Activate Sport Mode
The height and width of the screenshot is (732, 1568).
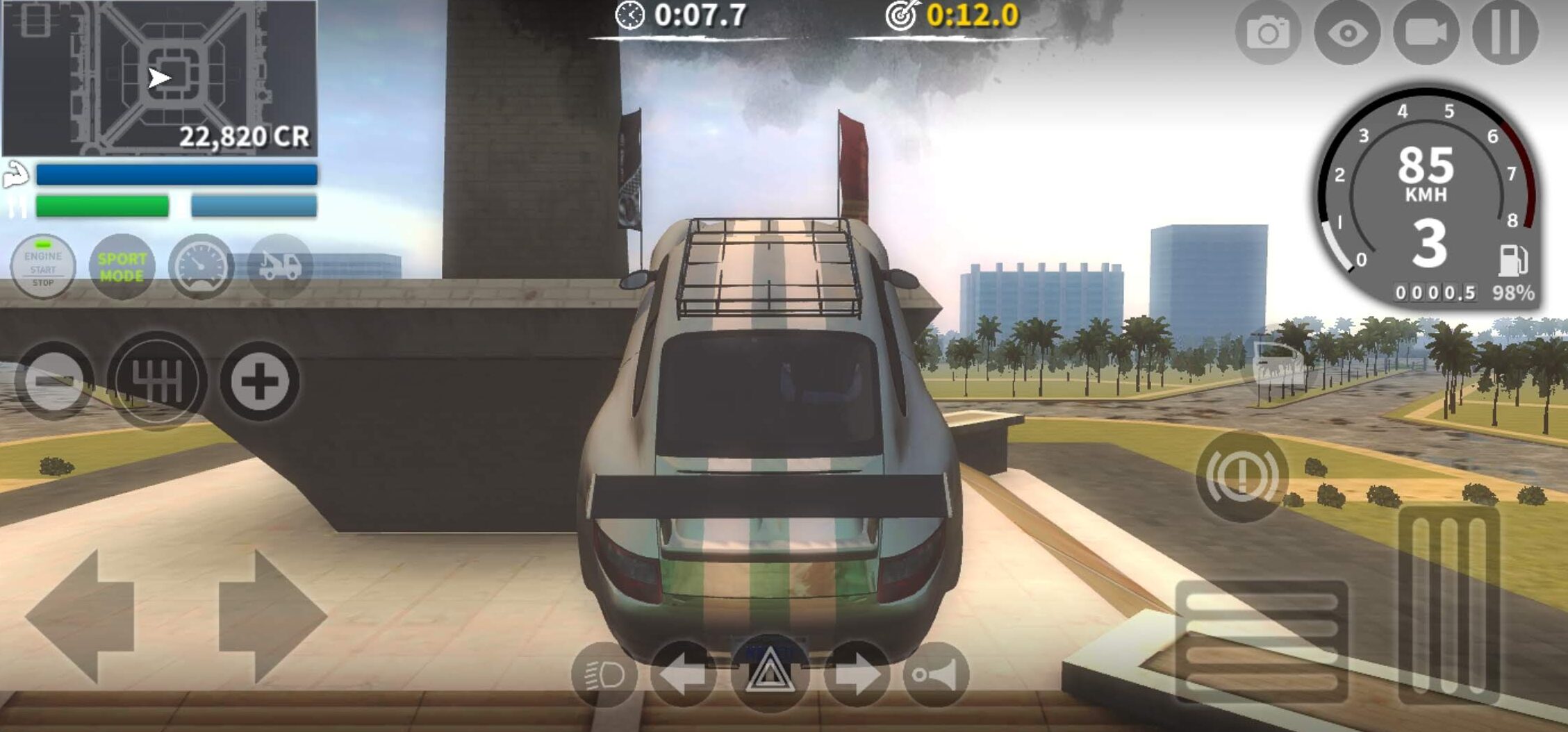click(x=122, y=267)
